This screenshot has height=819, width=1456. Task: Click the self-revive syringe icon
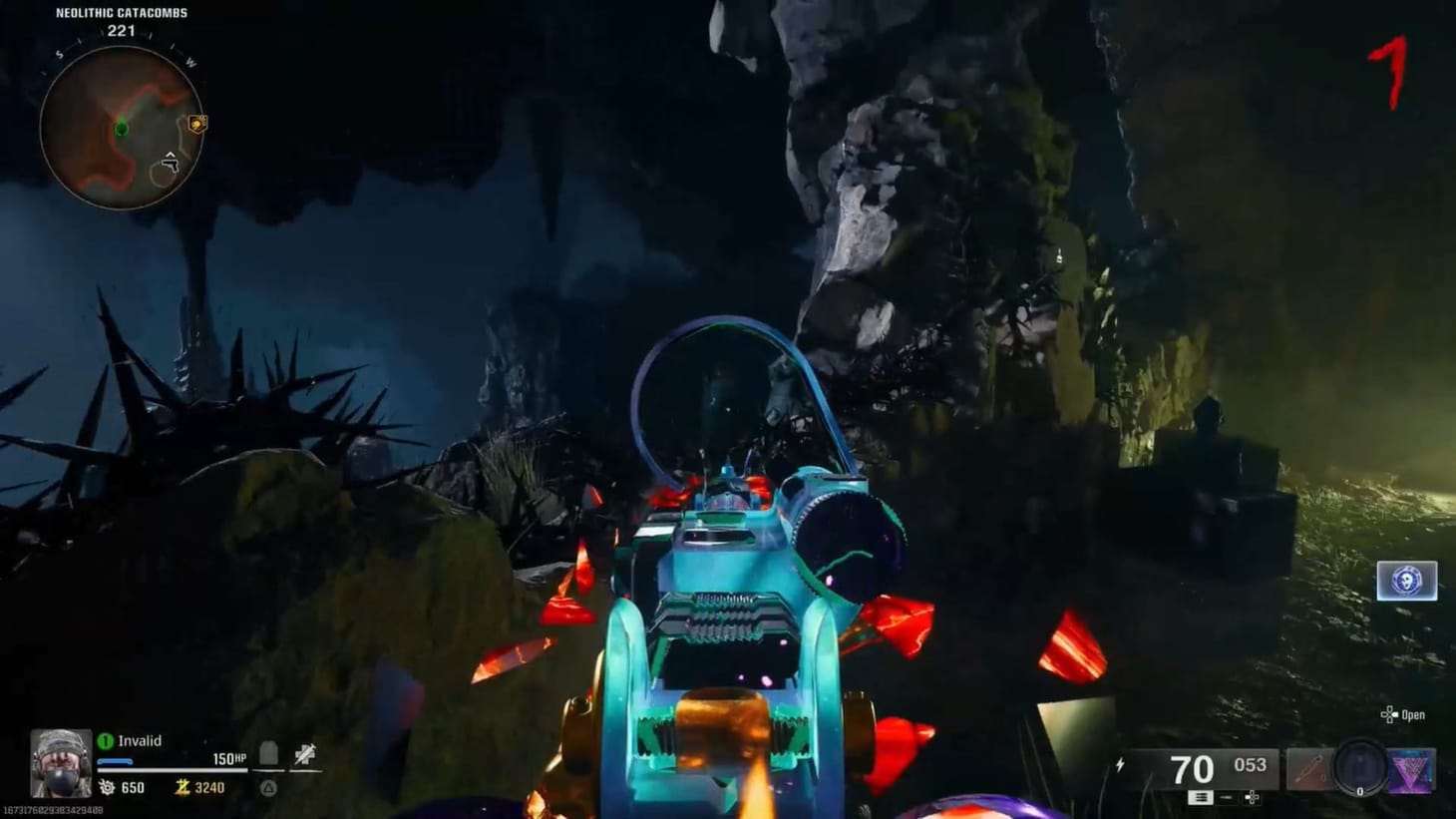click(306, 753)
